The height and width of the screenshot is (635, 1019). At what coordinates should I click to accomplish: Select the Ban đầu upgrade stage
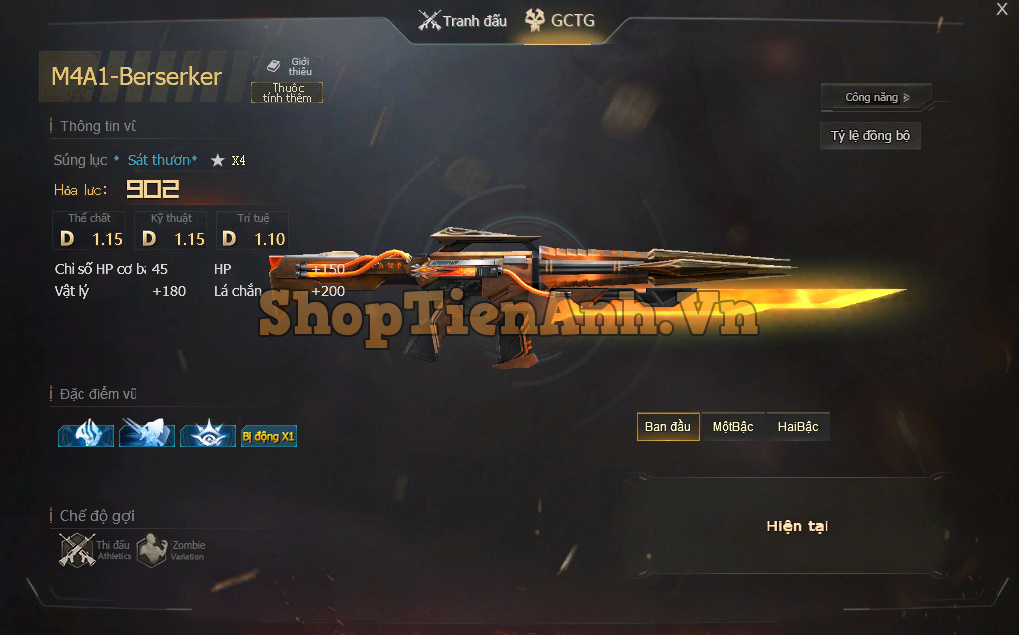[667, 427]
